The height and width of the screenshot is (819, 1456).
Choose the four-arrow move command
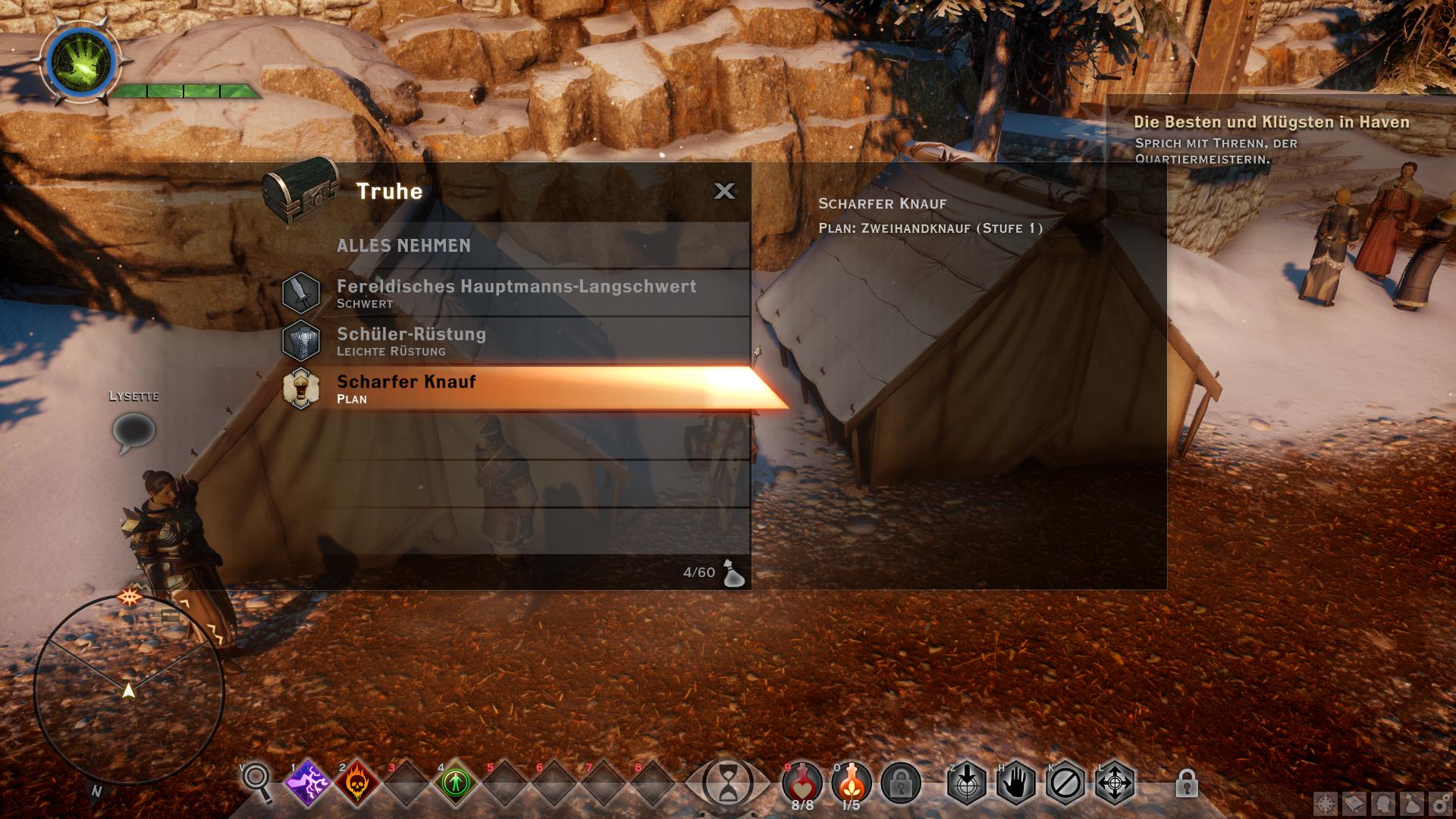pos(1115,783)
